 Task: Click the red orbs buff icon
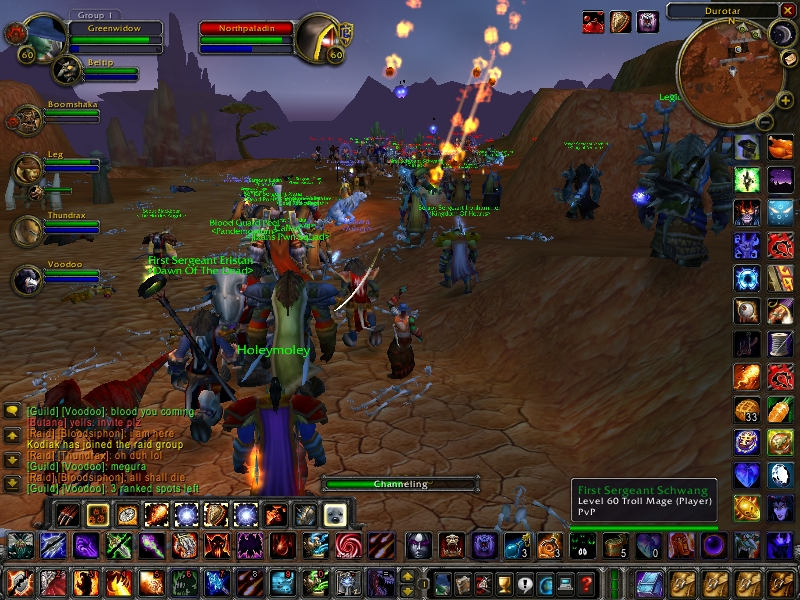[x=594, y=21]
